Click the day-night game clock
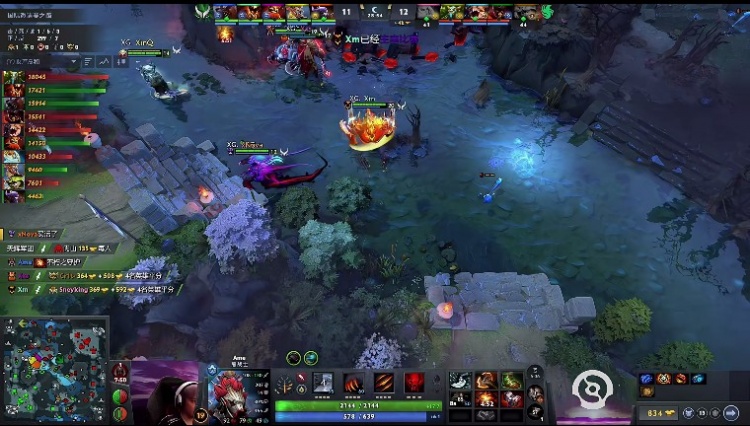The width and height of the screenshot is (750, 426). (374, 13)
